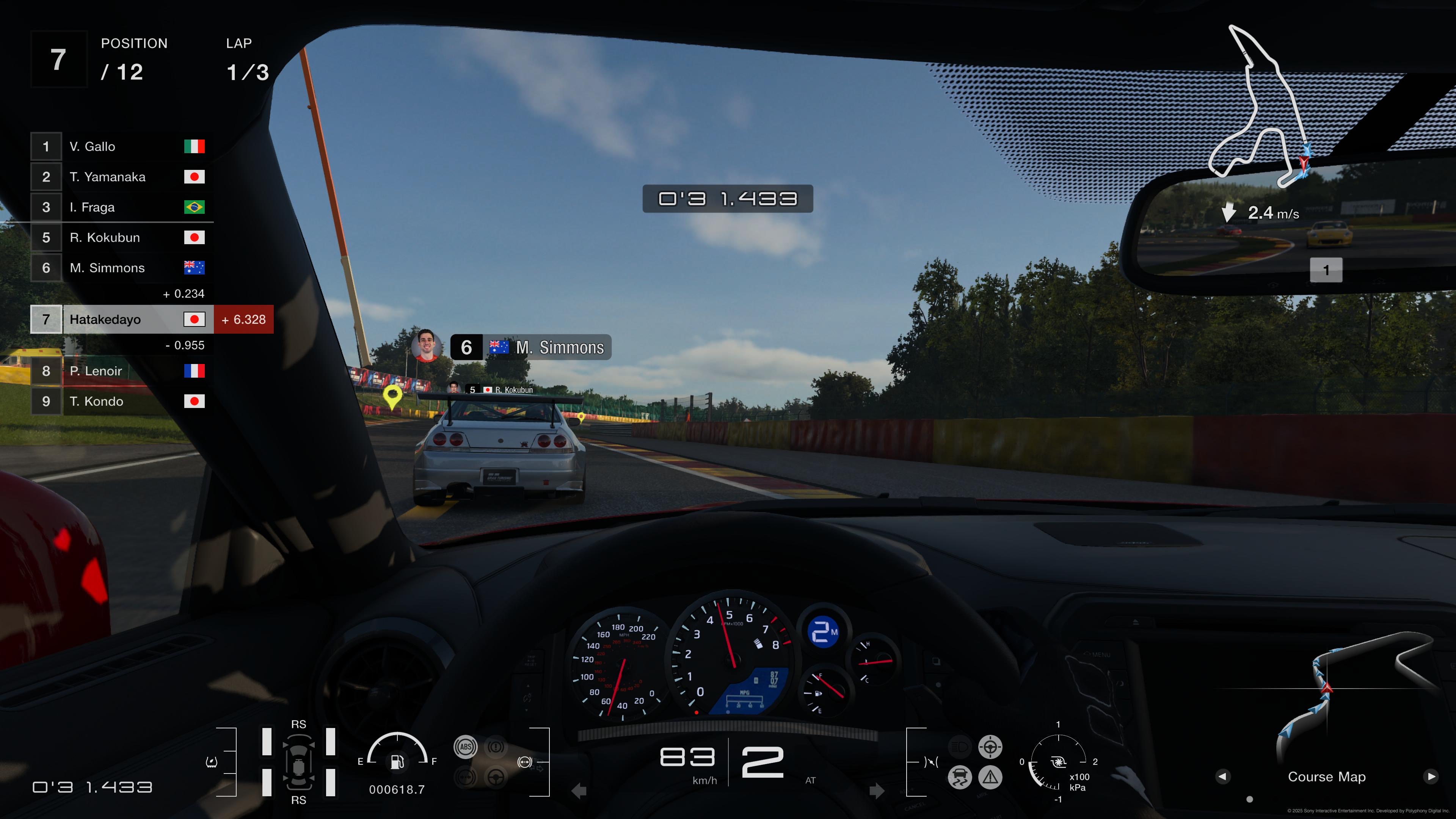Screen dimensions: 1456x819
Task: Click the fuel pump gauge icon
Action: coord(397,761)
